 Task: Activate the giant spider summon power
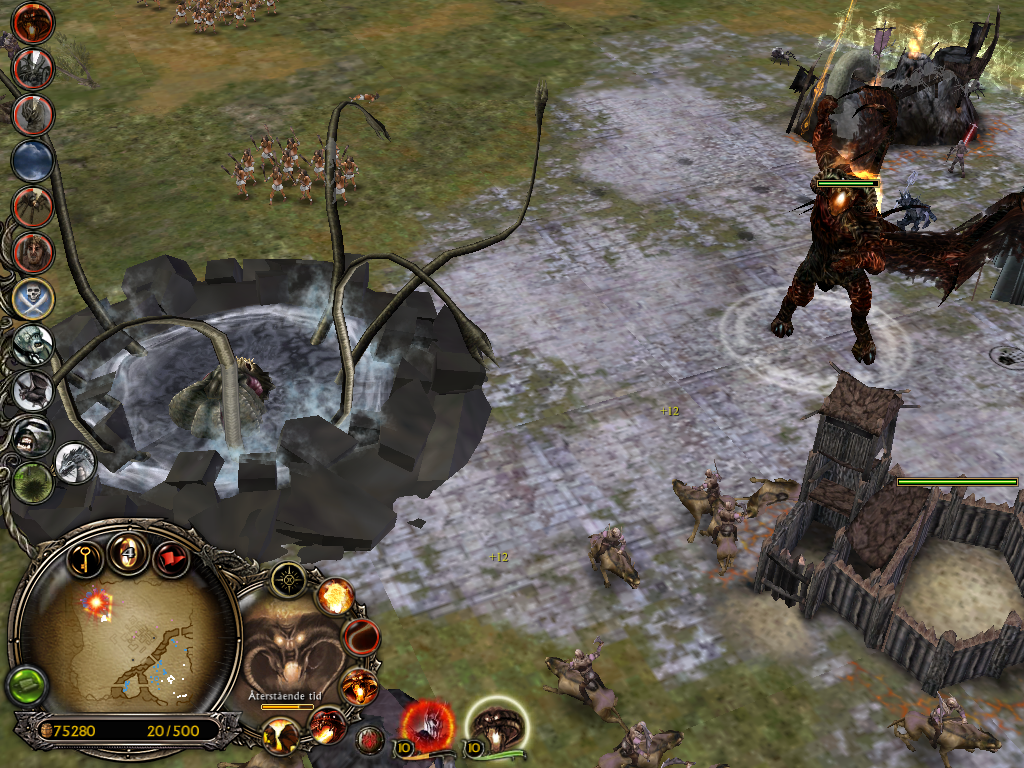point(32,205)
